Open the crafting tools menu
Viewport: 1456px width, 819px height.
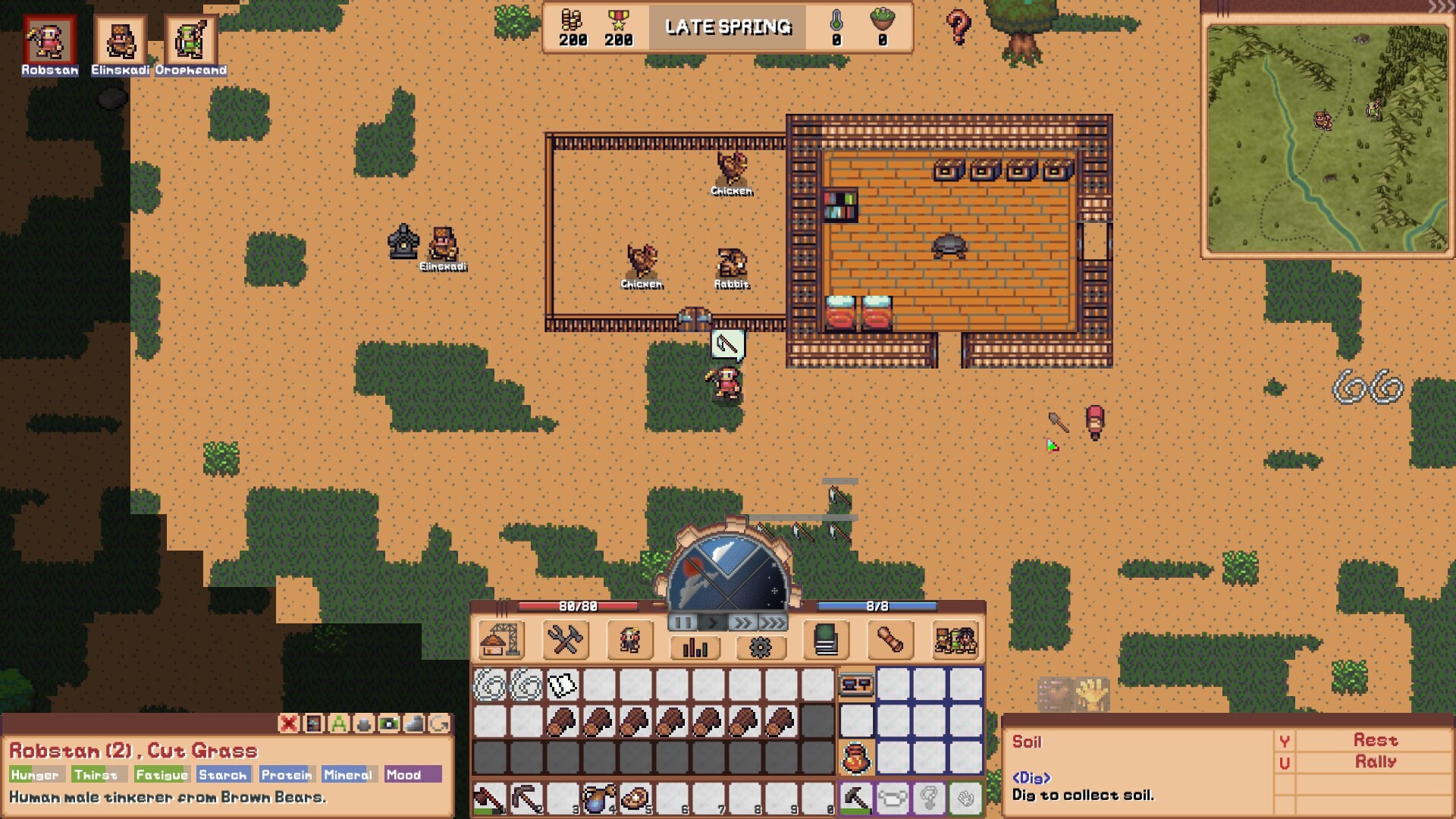tap(563, 640)
